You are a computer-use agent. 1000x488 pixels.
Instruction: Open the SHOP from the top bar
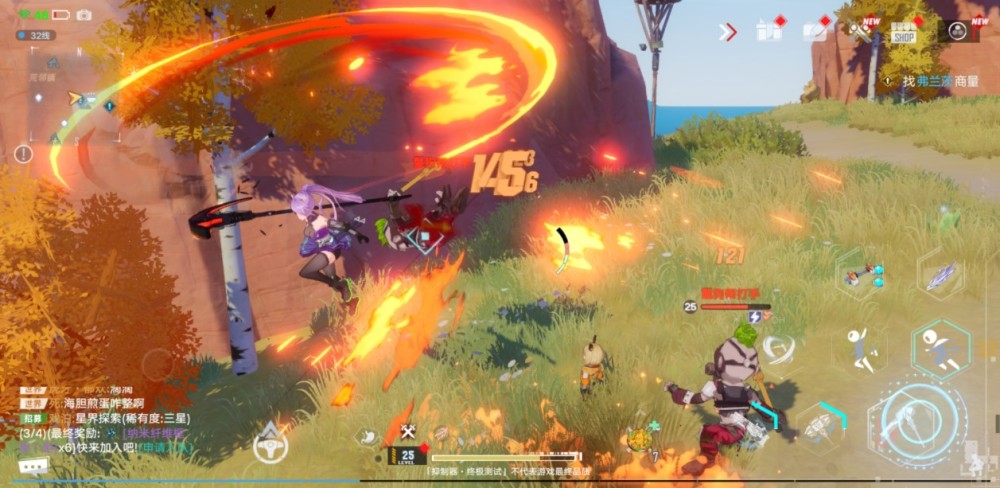click(x=904, y=32)
